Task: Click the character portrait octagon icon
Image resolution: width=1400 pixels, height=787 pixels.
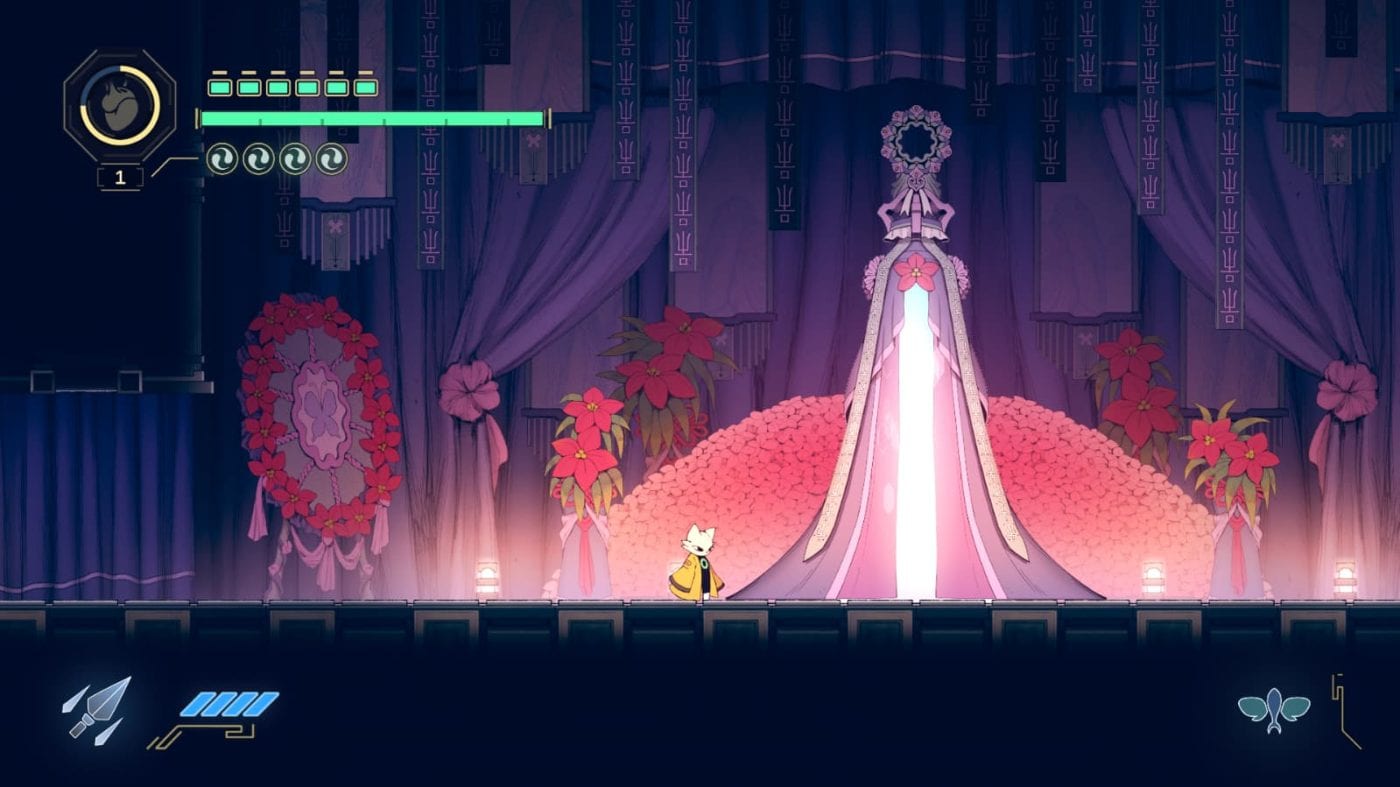Action: click(120, 105)
